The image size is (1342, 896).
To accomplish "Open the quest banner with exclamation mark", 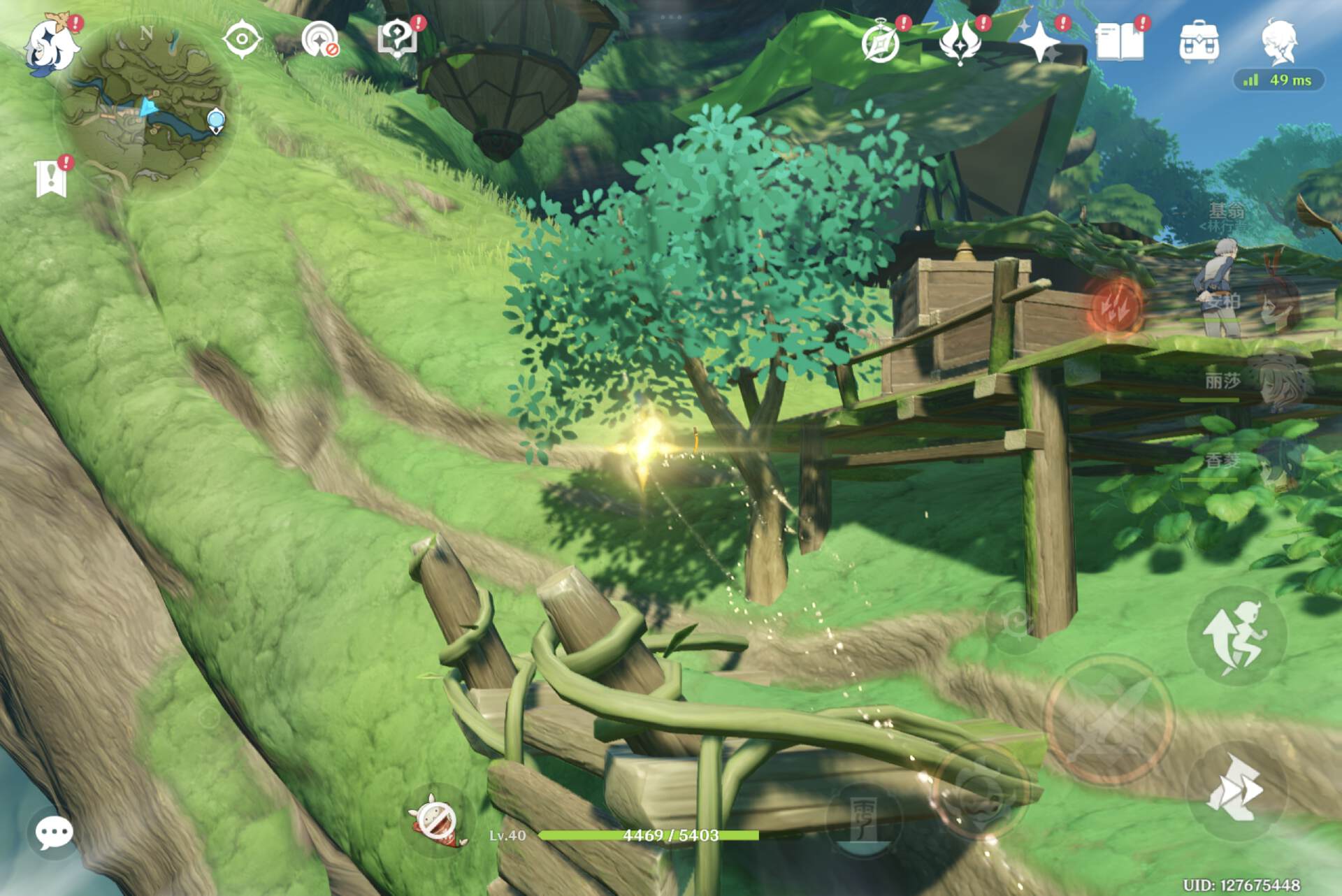I will 52,178.
